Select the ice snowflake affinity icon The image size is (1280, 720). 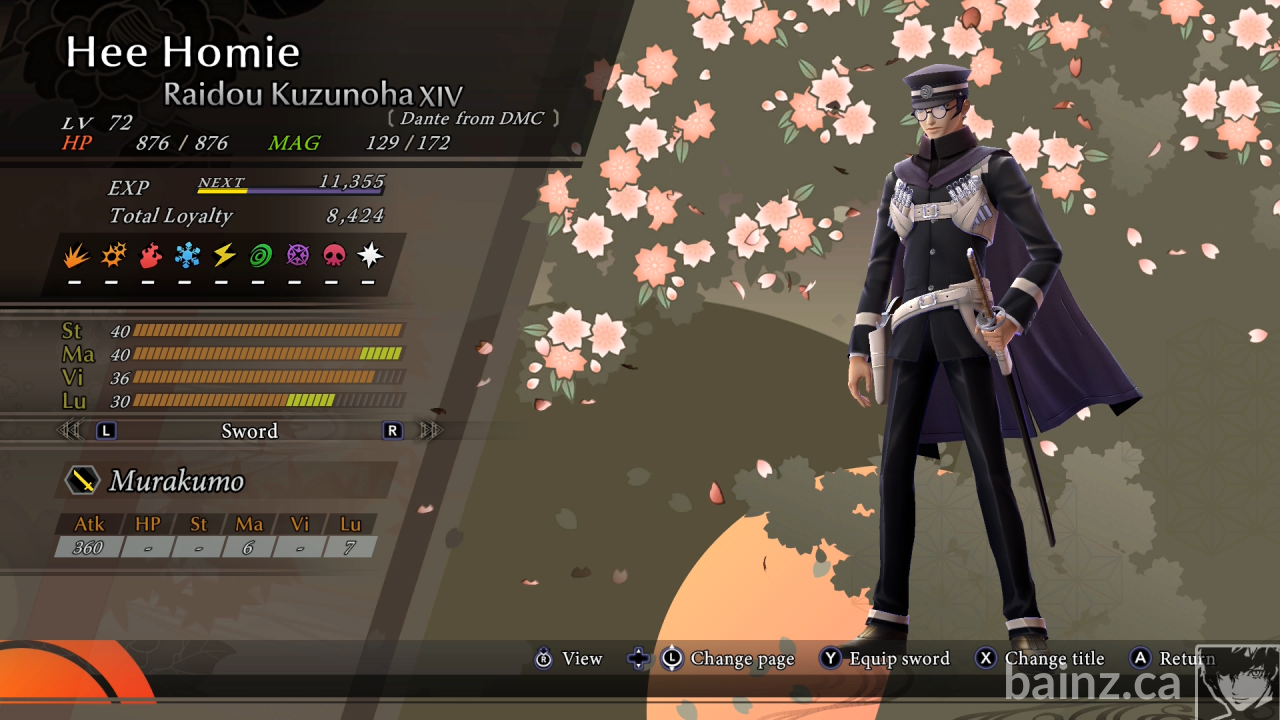tap(187, 257)
